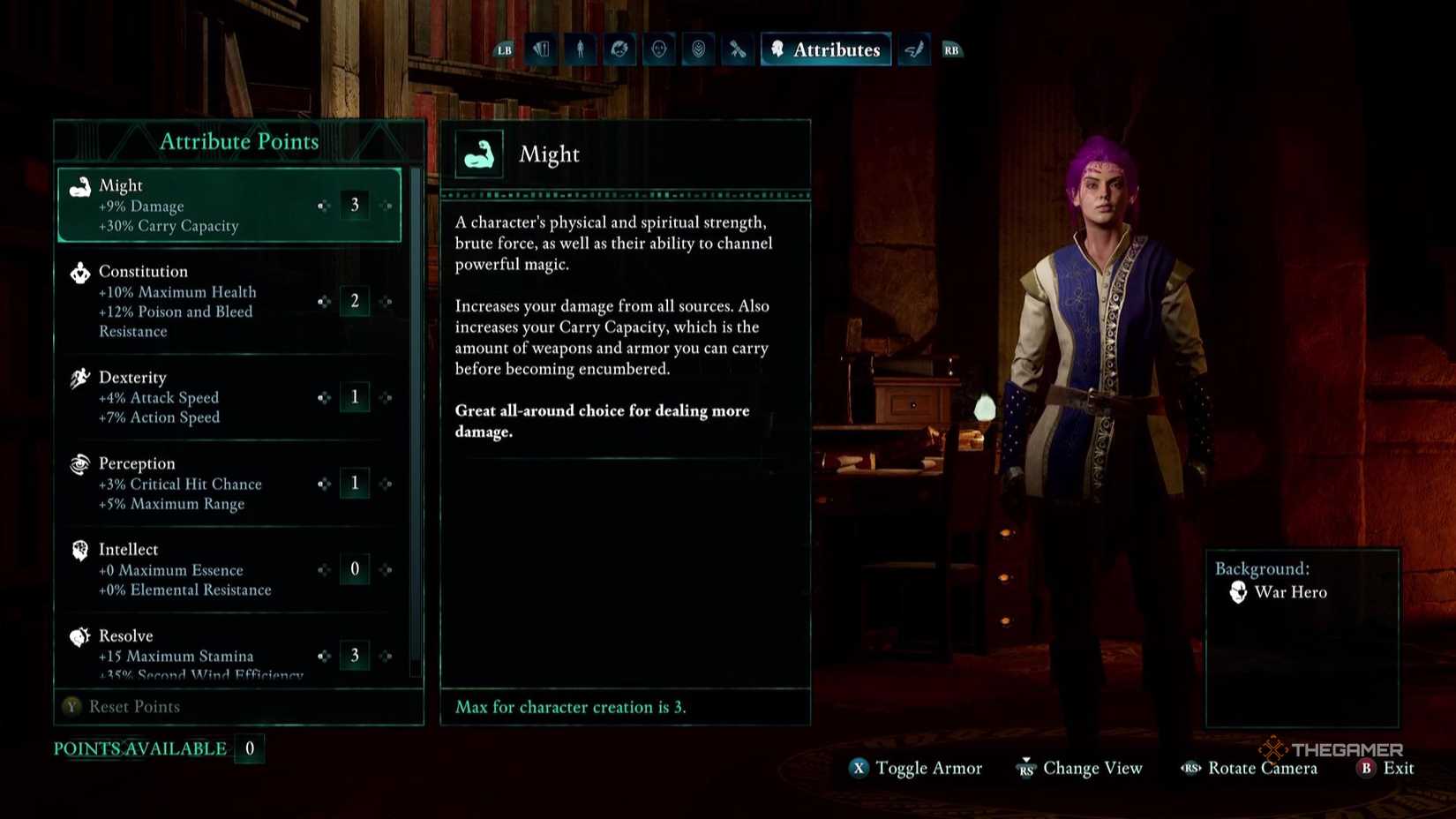Open the Attributes tab
The height and width of the screenshot is (819, 1456).
point(826,49)
